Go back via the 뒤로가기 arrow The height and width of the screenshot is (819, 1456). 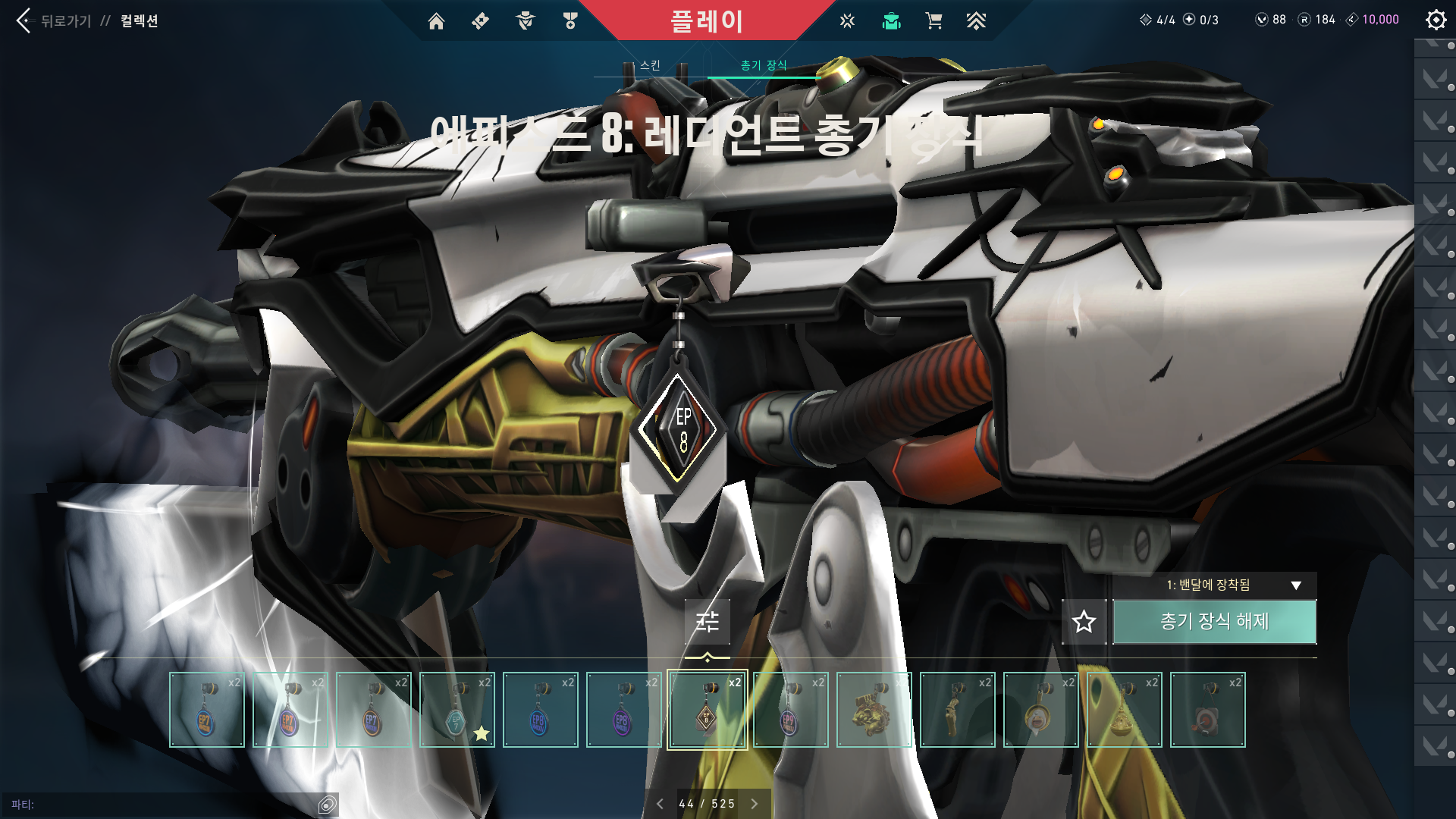24,20
